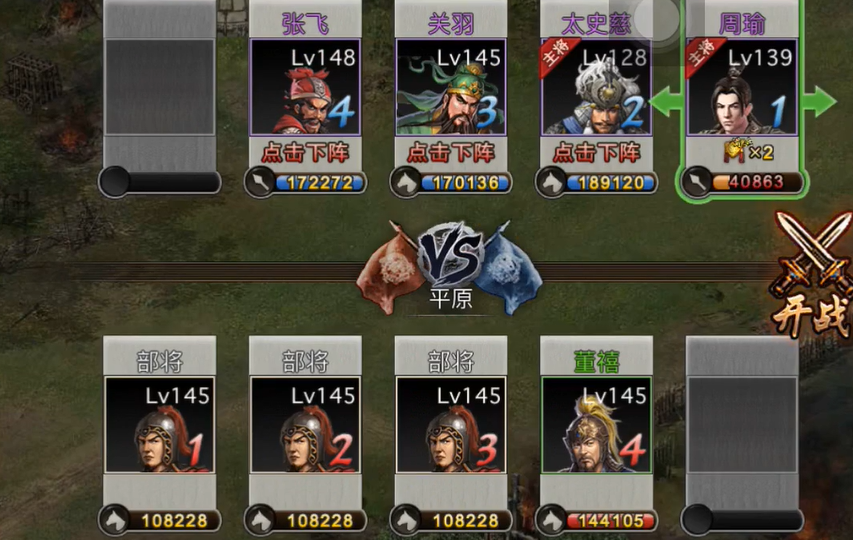Select the 关羽 hero card
The width and height of the screenshot is (853, 540).
(x=451, y=88)
